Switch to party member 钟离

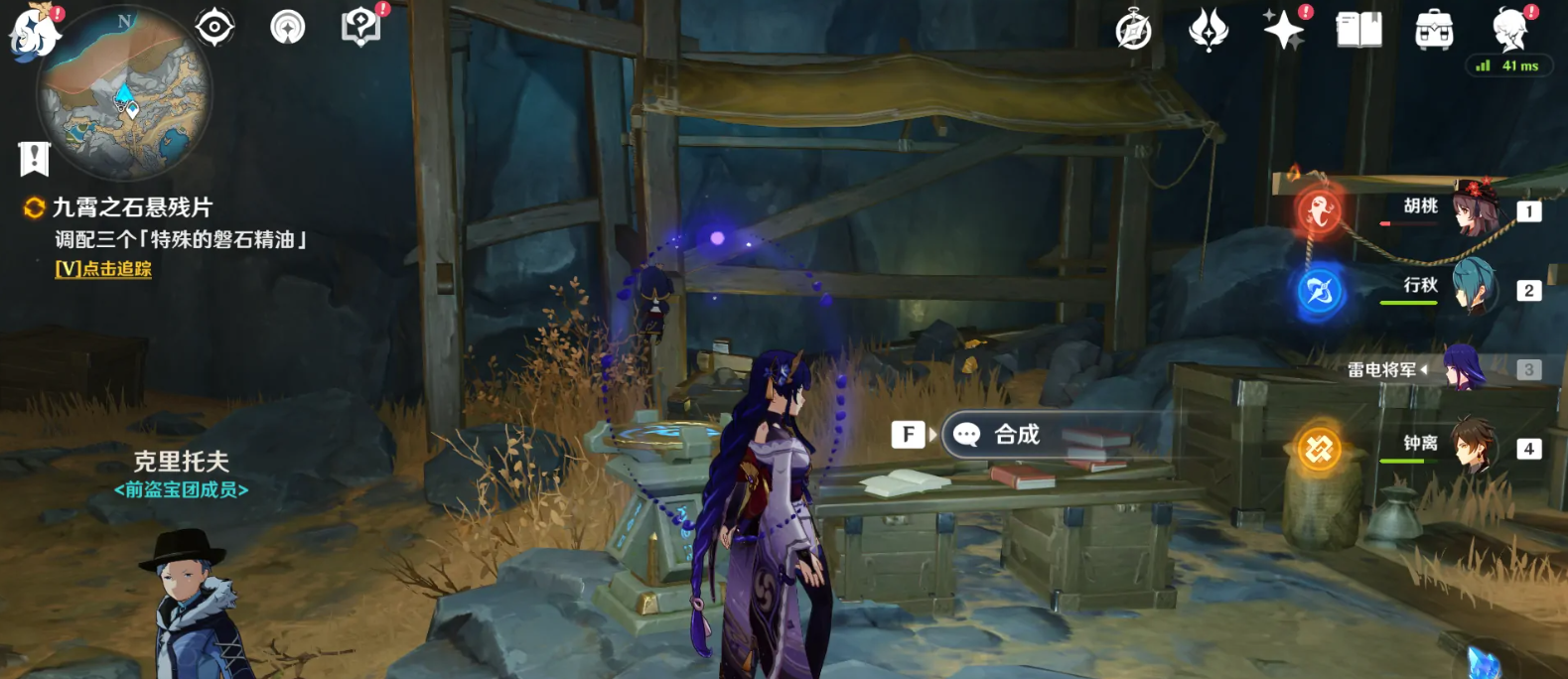click(1475, 447)
